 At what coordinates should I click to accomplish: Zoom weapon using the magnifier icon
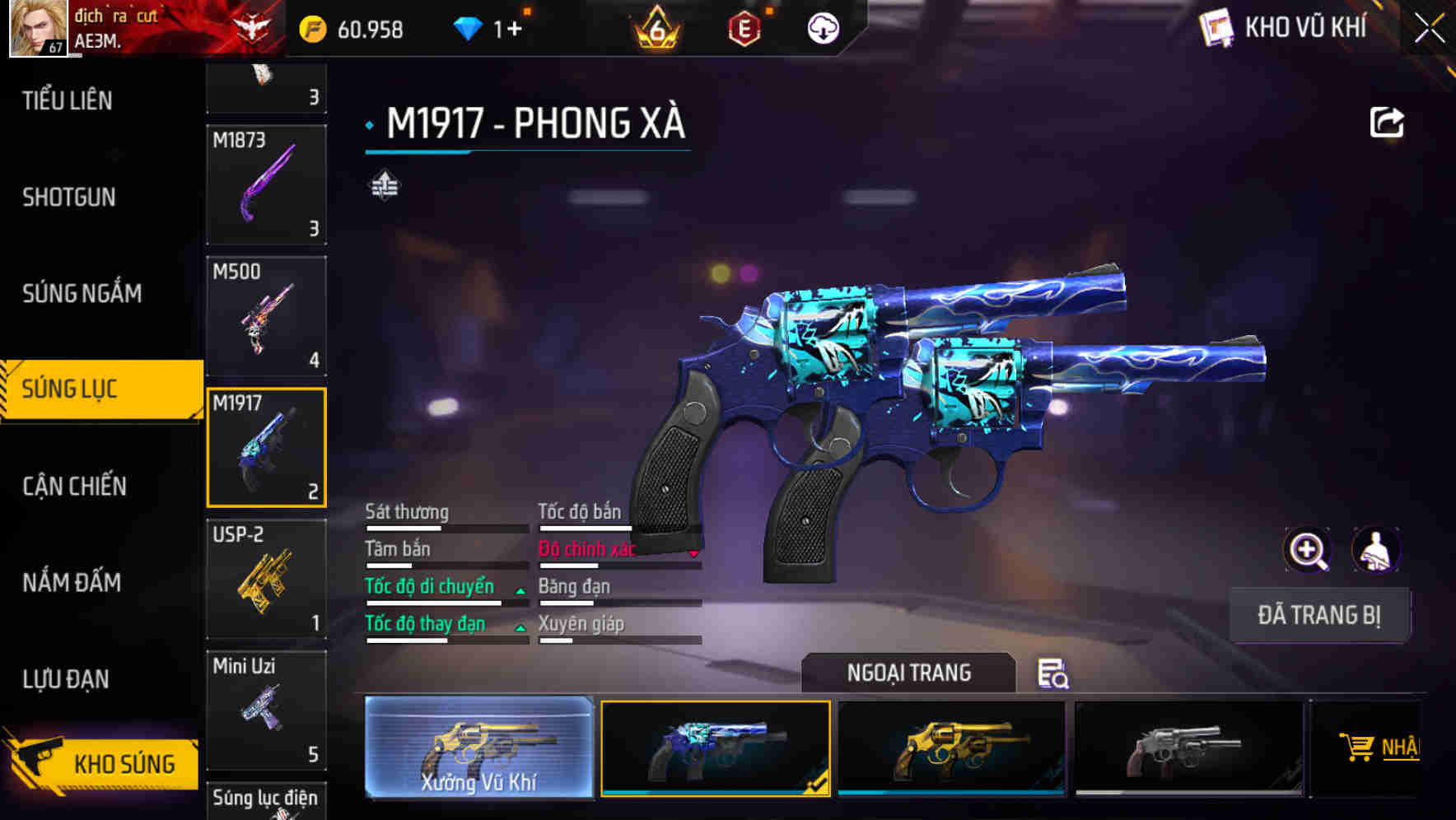1306,550
